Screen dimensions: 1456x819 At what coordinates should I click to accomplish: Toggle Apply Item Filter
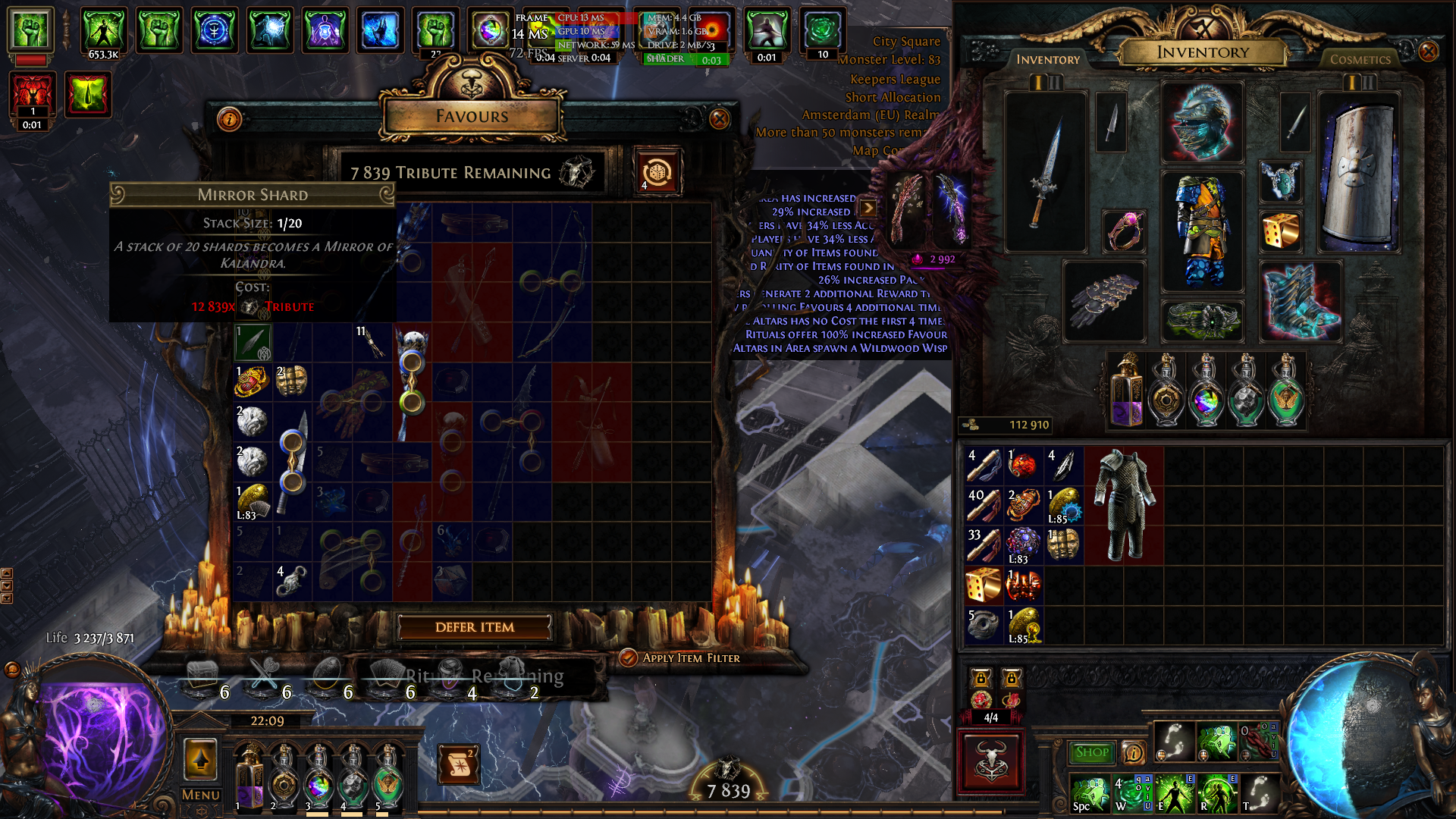(628, 657)
